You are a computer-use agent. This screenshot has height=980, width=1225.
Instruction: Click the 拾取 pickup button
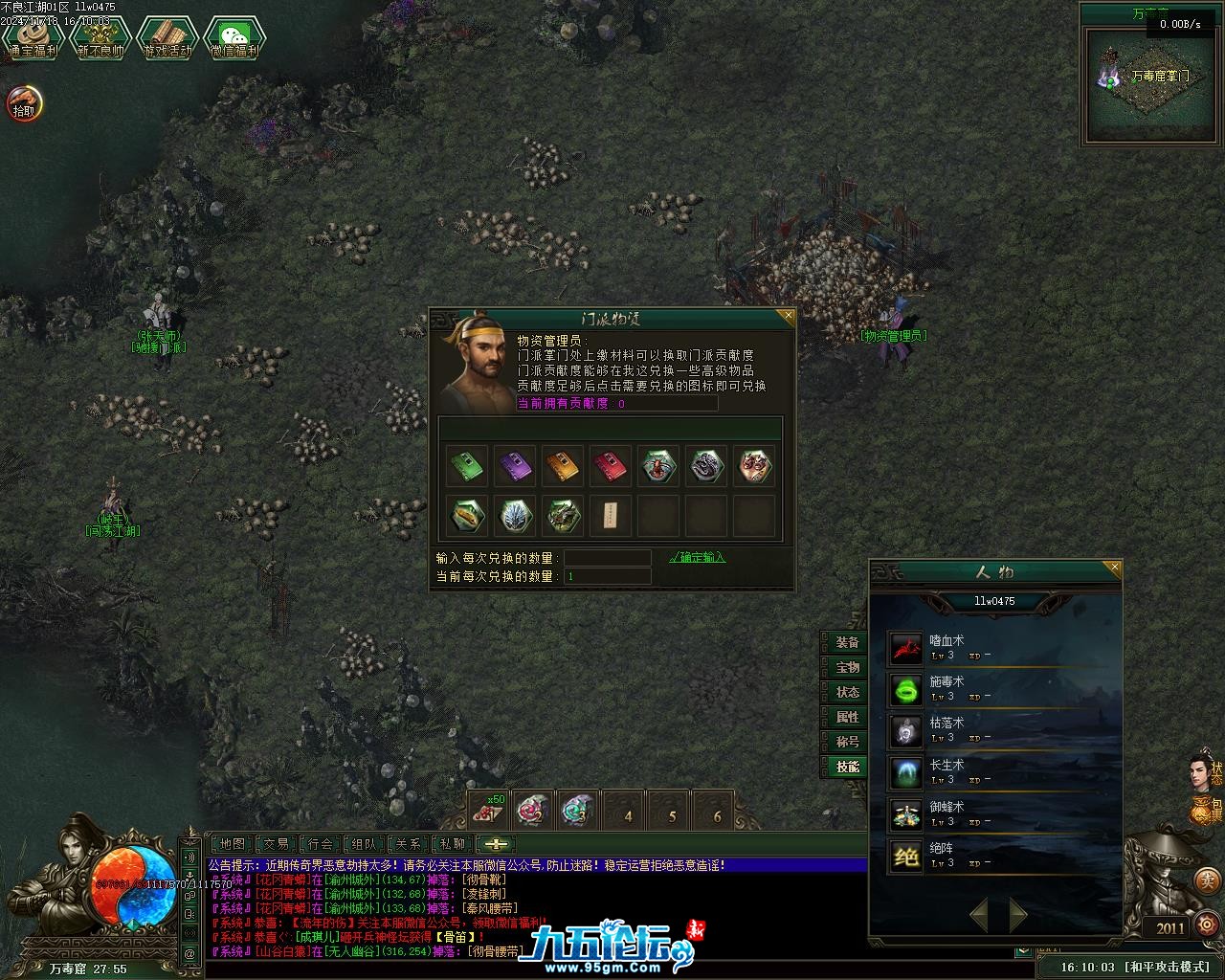[x=24, y=103]
